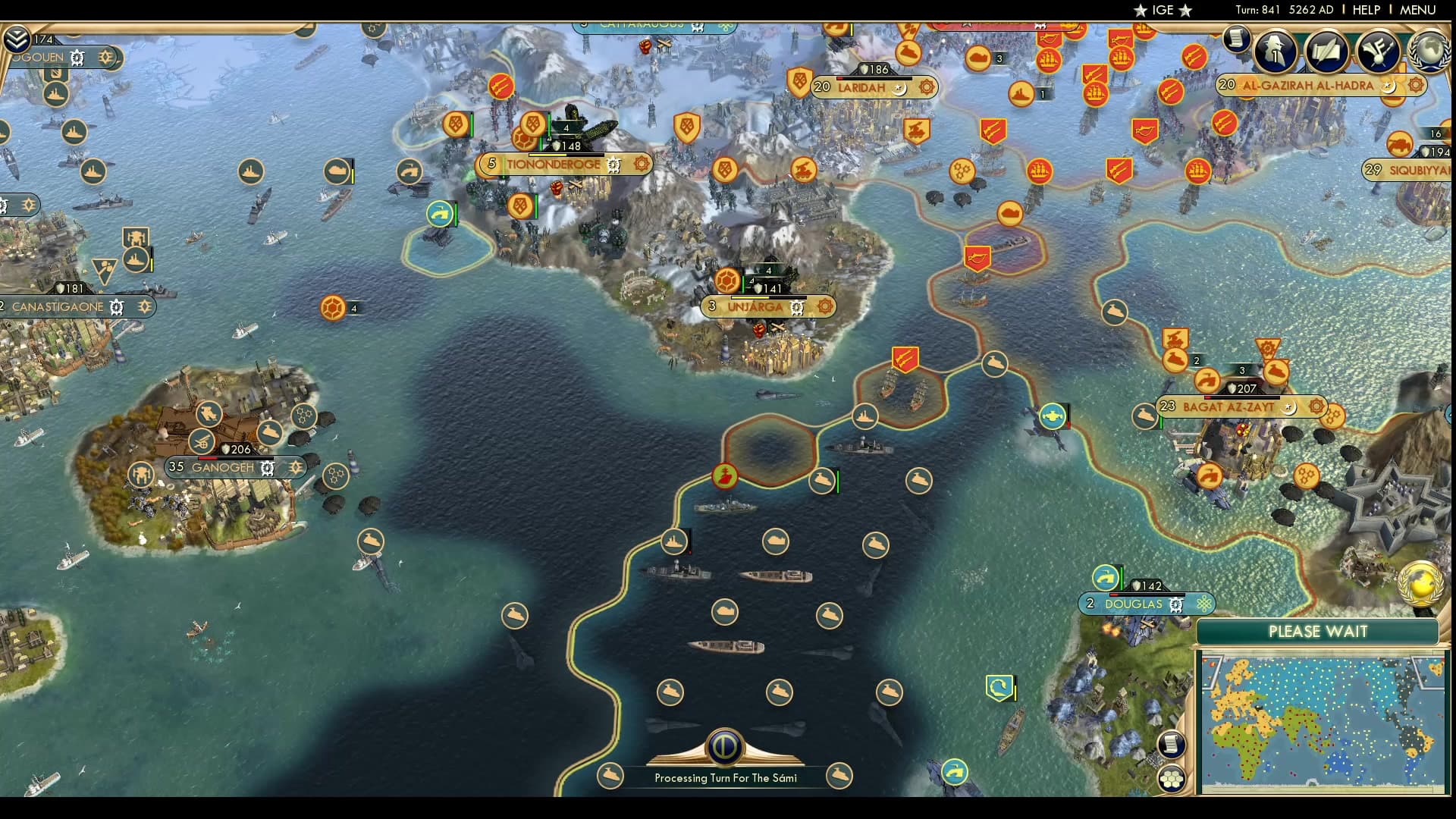Select the submarine unit icon near Bagat Az-Zayt
1456x819 pixels.
pos(1145,416)
